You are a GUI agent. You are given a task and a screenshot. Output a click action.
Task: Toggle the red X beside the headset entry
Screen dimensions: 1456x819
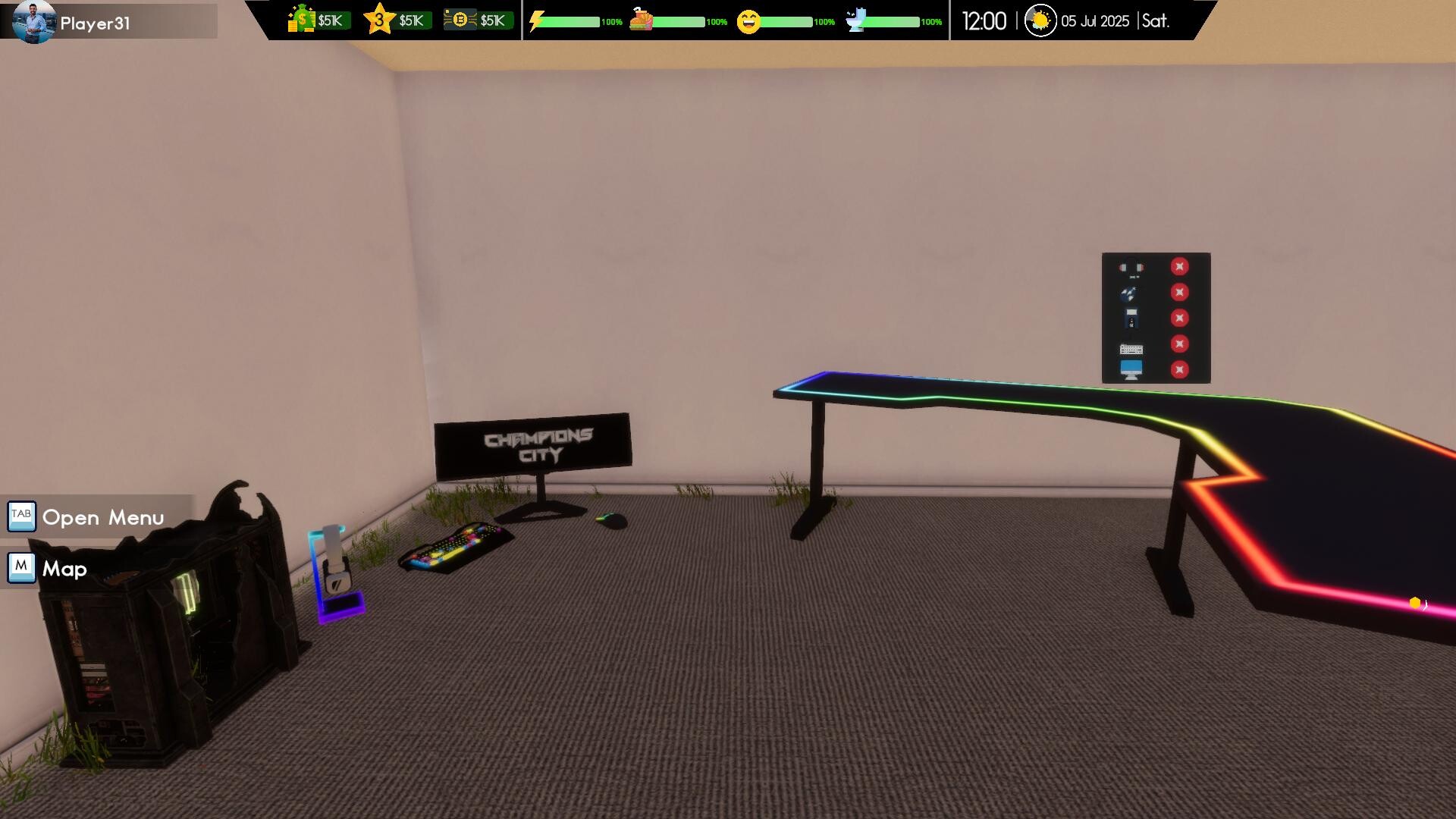point(1180,266)
